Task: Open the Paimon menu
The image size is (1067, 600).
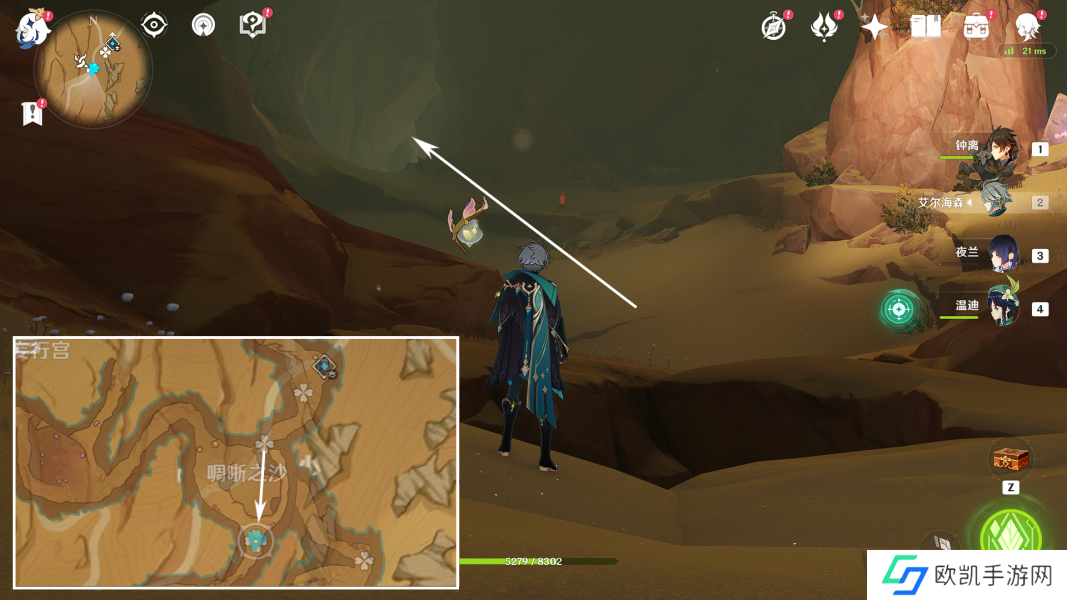Action: coord(32,28)
